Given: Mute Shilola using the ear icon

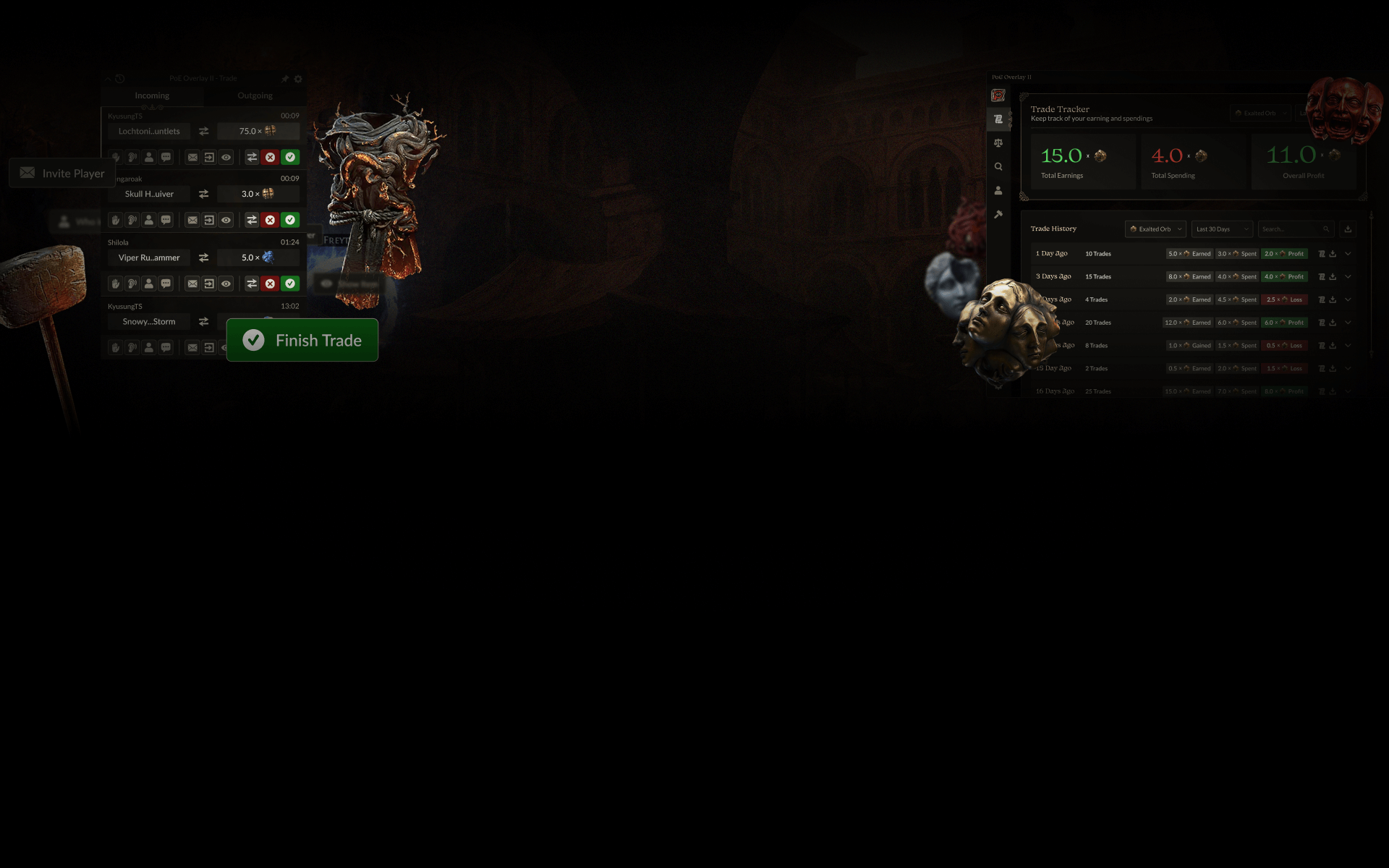Looking at the screenshot, I should click(x=131, y=284).
